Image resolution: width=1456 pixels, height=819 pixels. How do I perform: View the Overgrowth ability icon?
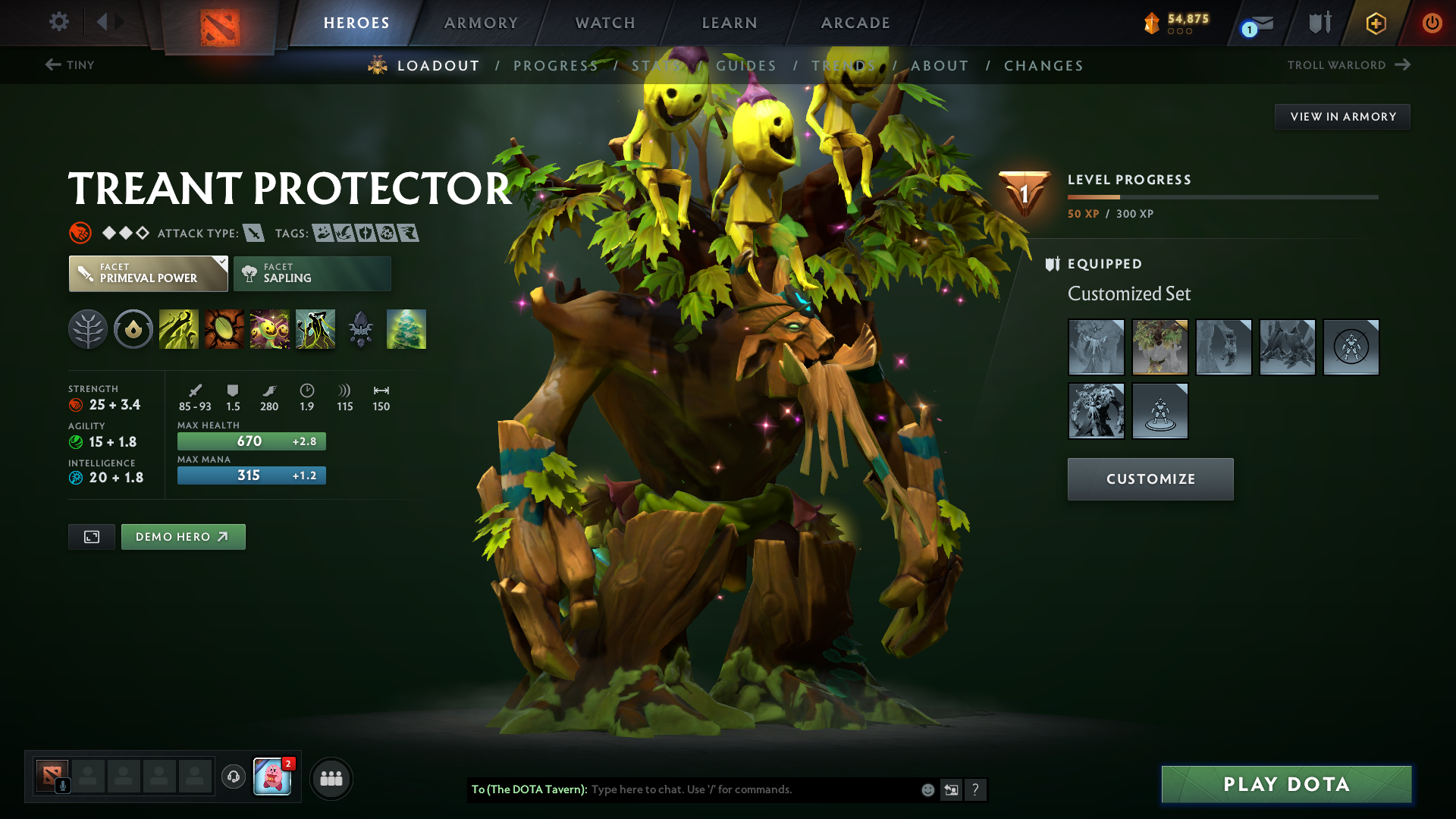pos(315,329)
